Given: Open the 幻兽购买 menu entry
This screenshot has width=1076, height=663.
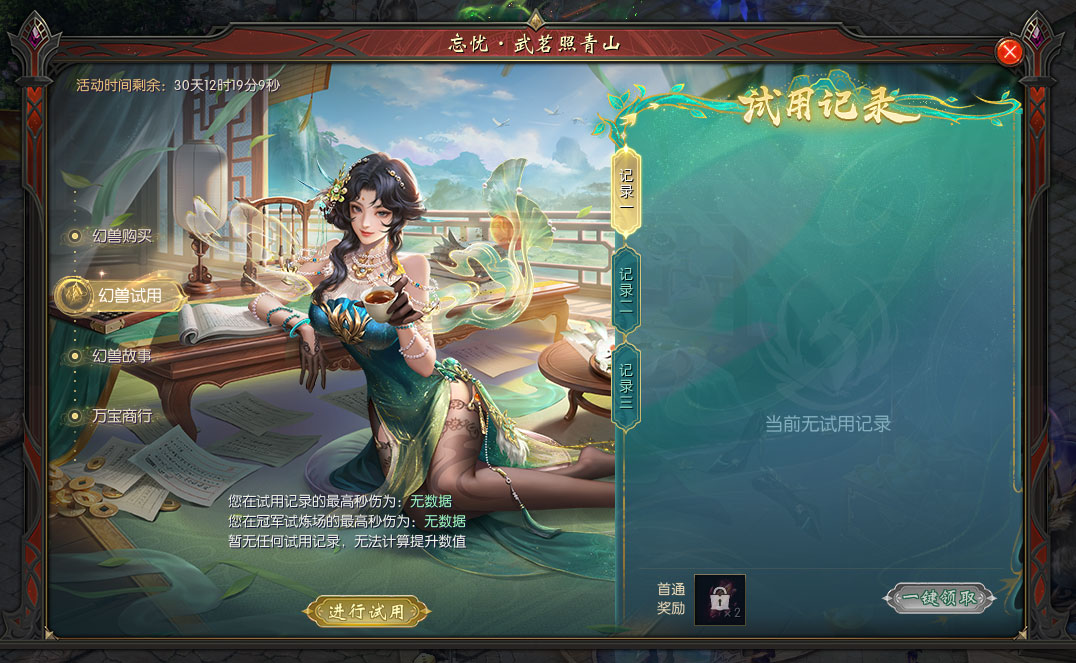Looking at the screenshot, I should click(x=122, y=236).
